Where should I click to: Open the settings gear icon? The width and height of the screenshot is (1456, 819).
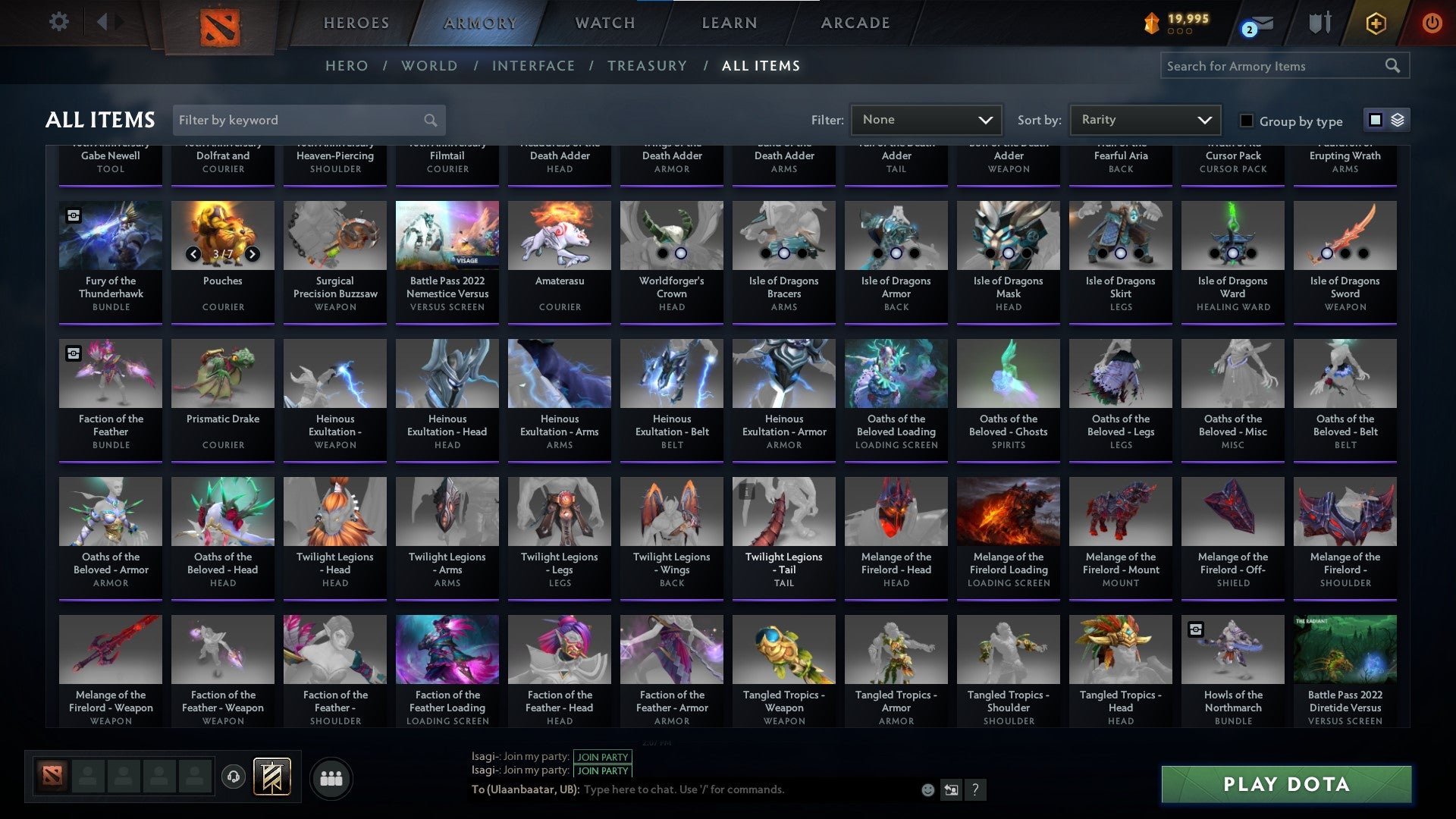click(58, 22)
